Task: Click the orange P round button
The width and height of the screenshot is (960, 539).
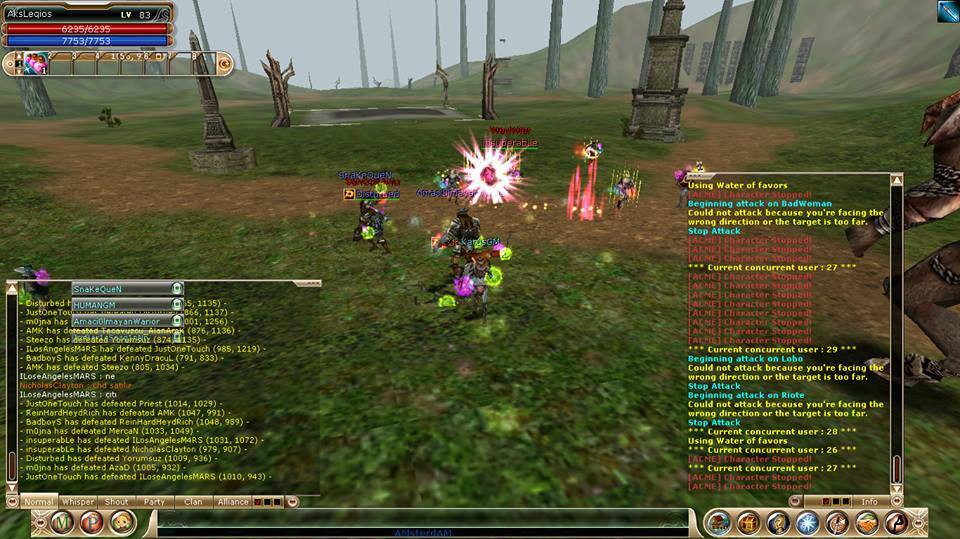Action: 91,523
